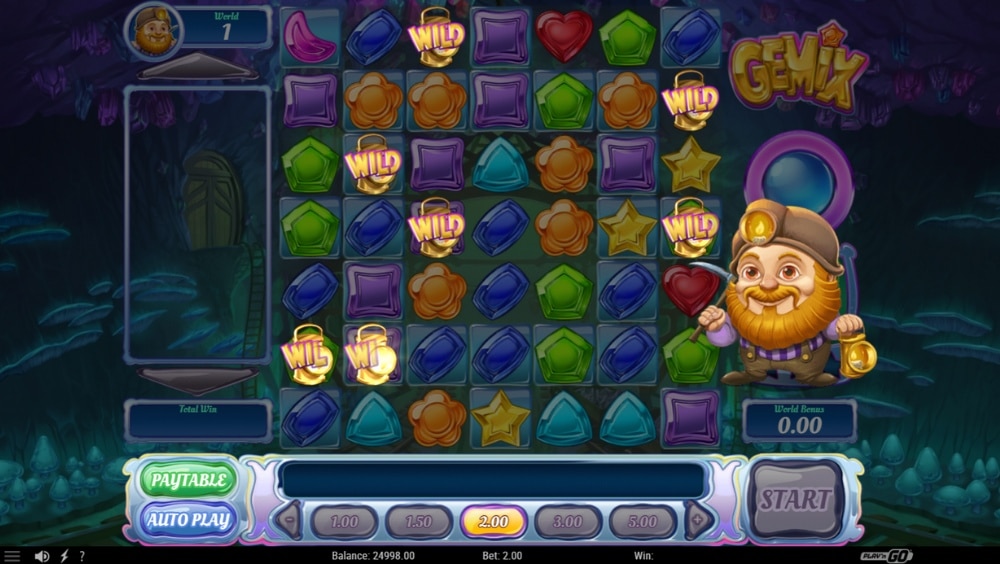The width and height of the screenshot is (1000, 564).
Task: Increase bet with the plus arrow
Action: point(698,520)
